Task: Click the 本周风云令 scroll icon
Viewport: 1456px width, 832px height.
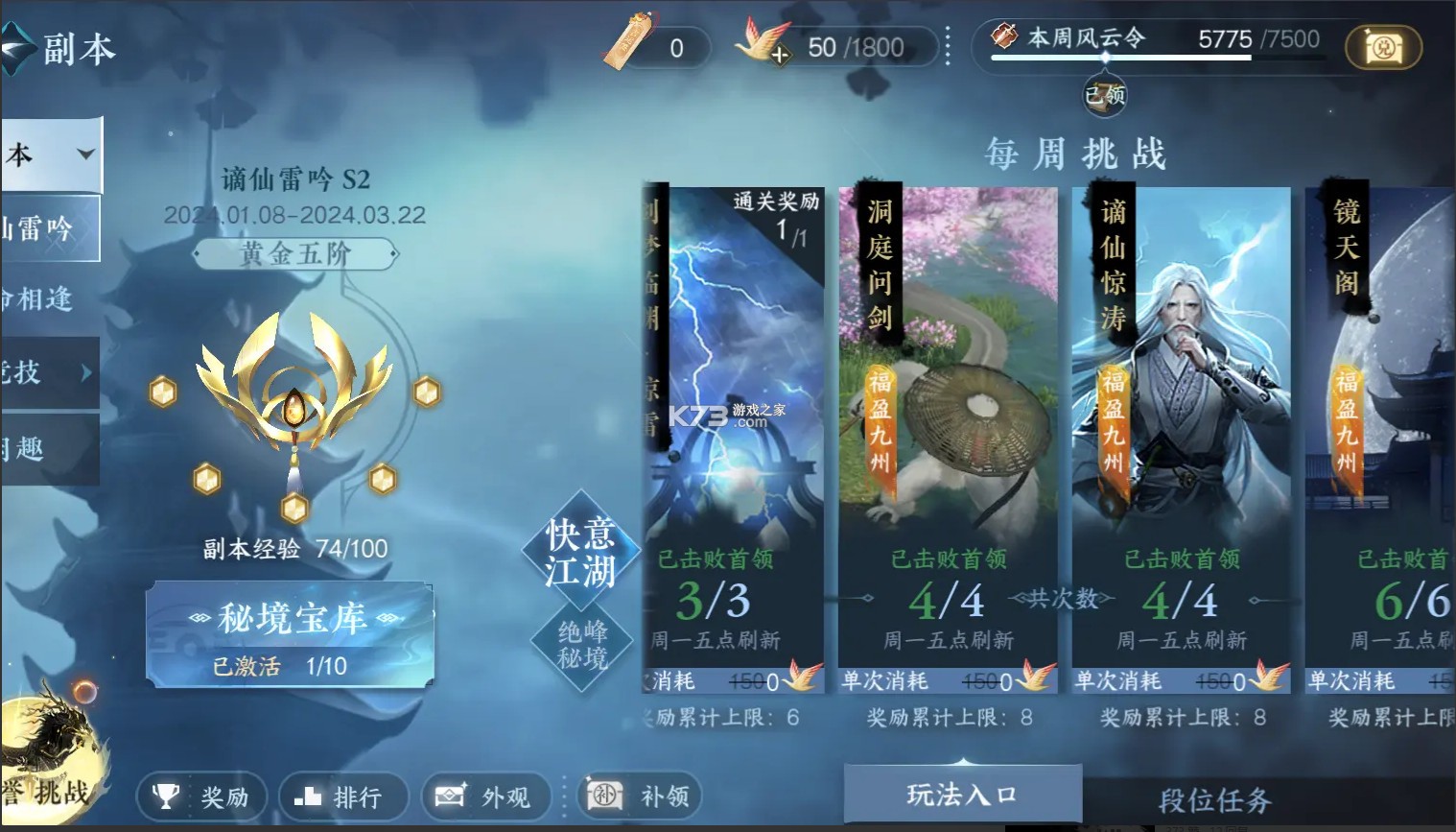Action: (1004, 36)
